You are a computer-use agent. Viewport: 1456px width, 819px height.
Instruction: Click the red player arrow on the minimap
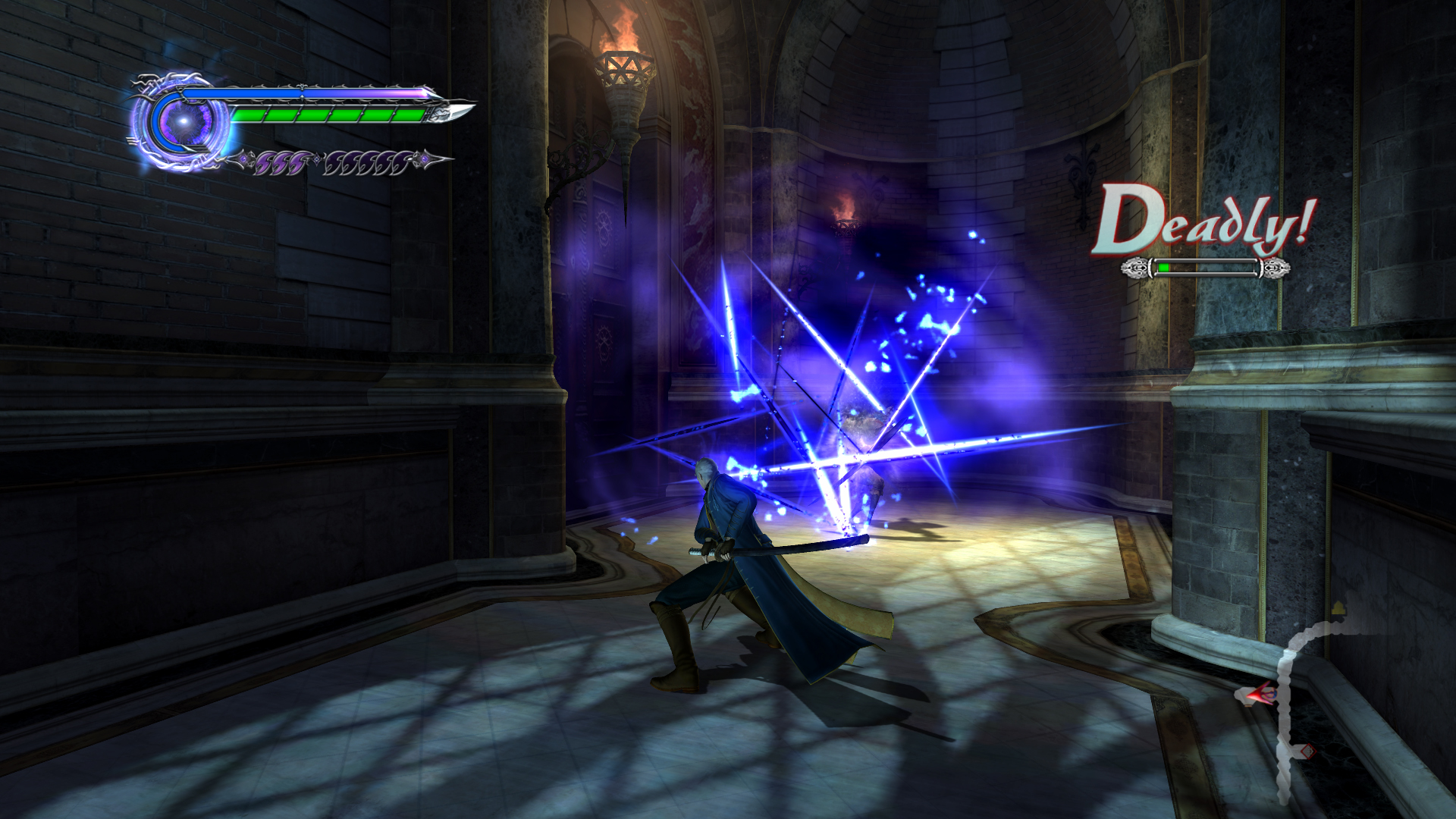(x=1259, y=694)
